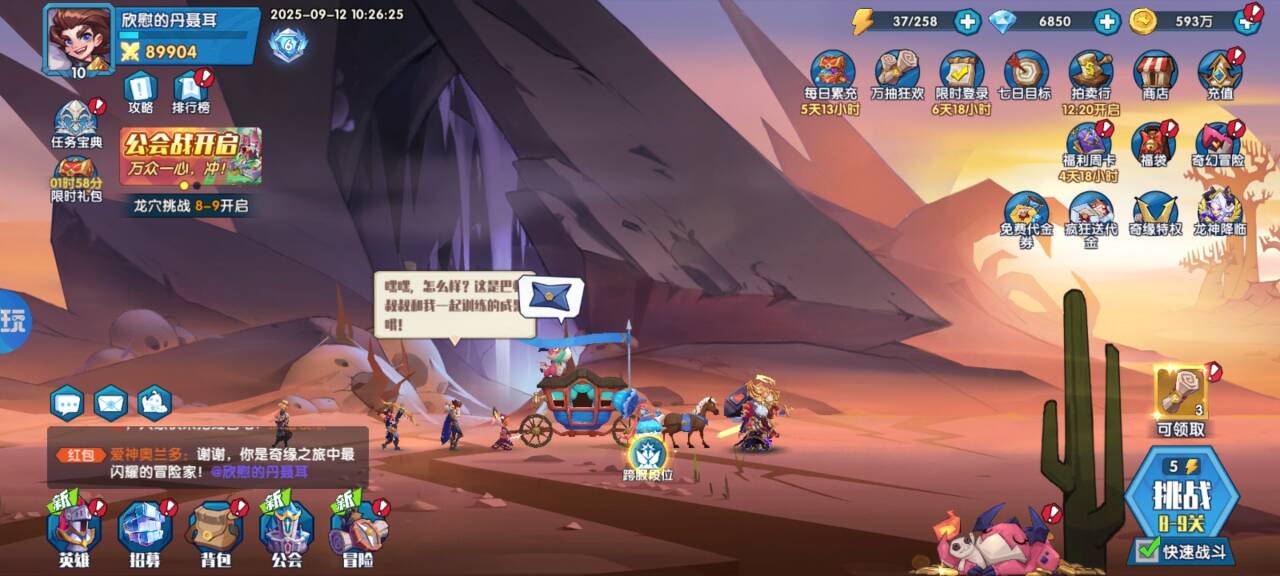Add more stamina with the plus button

coord(967,21)
